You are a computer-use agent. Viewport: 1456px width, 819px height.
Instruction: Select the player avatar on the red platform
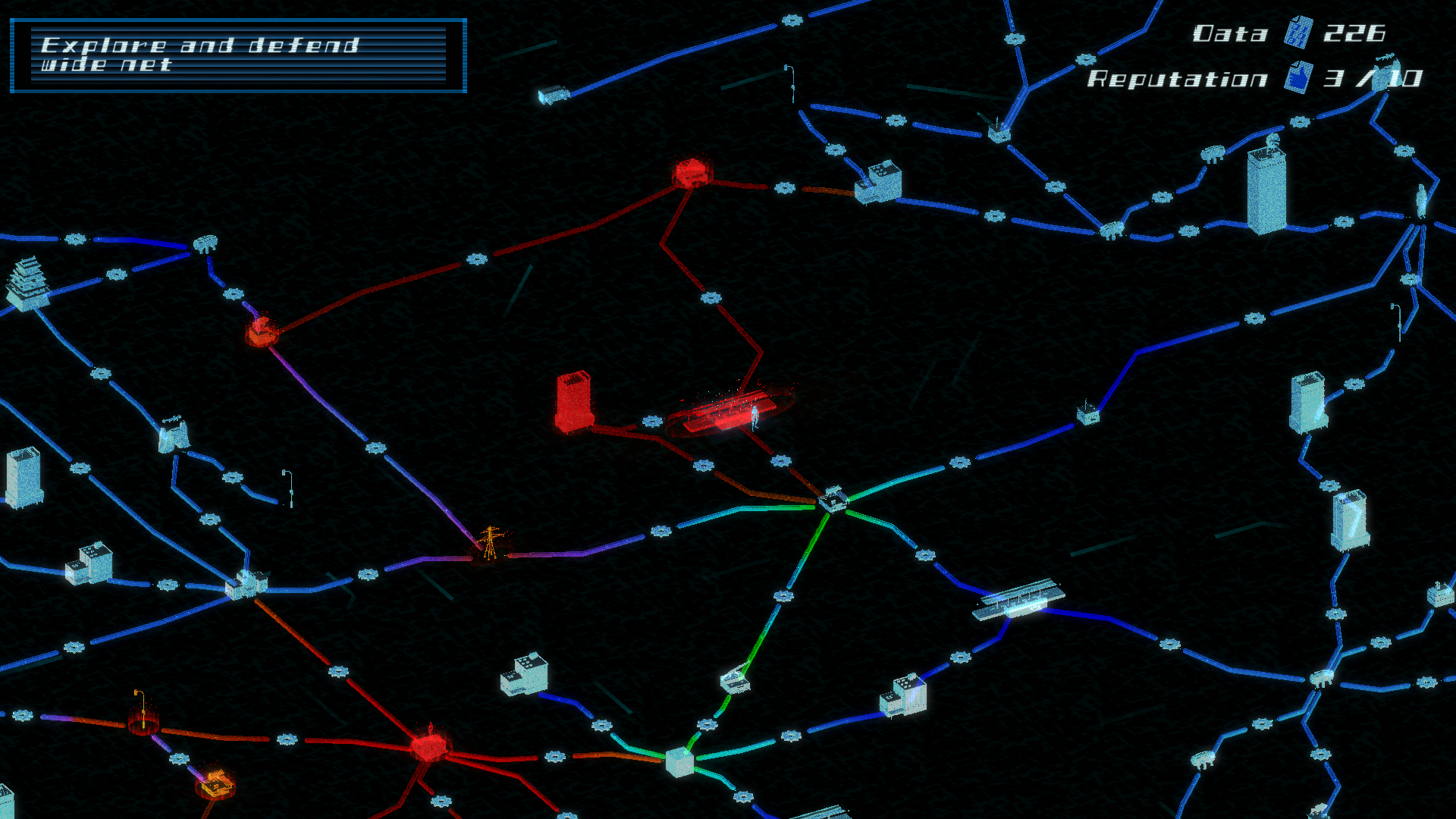(755, 417)
